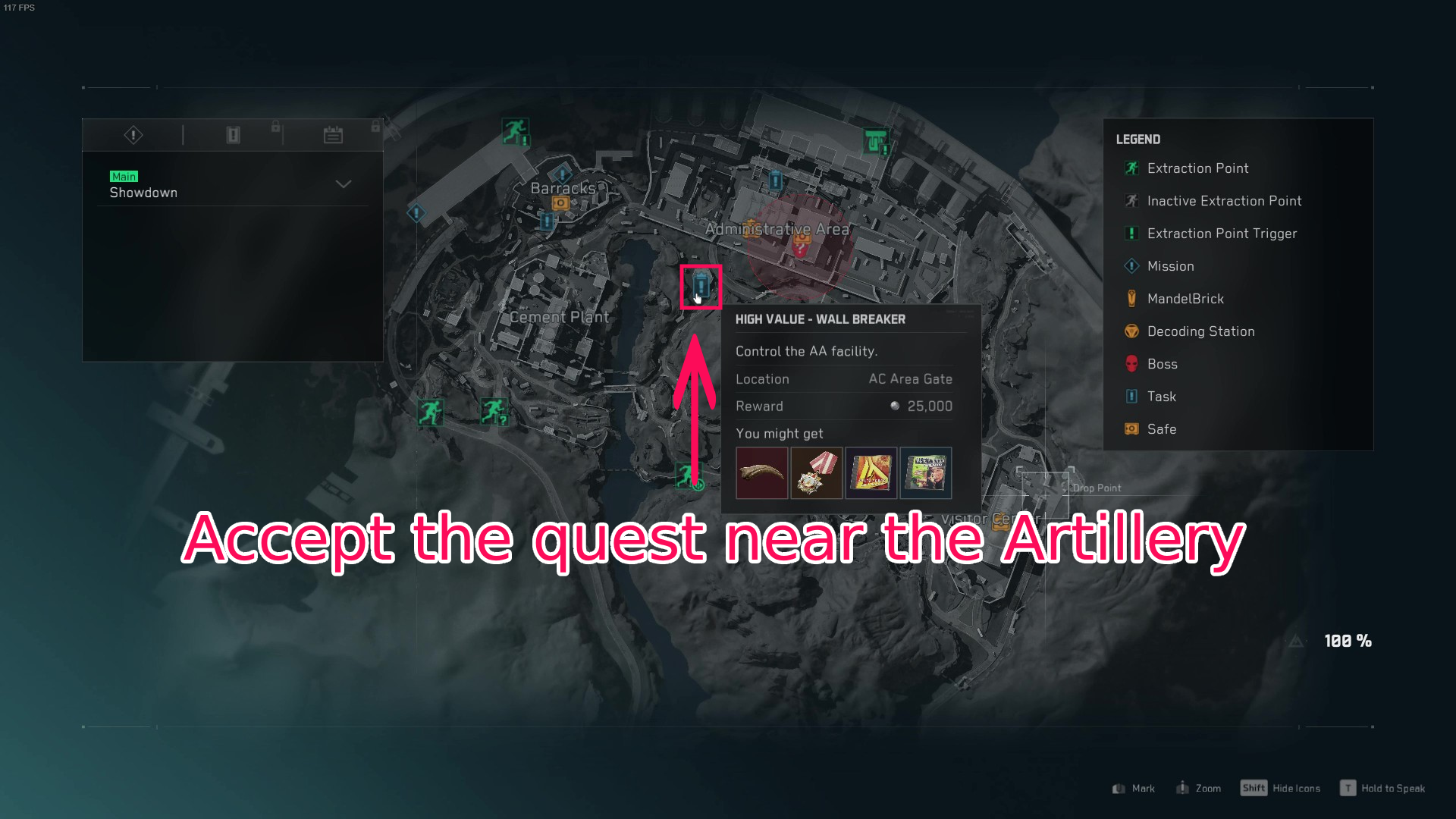Select the highlighted Wall Breaker task icon
The height and width of the screenshot is (819, 1456).
700,287
